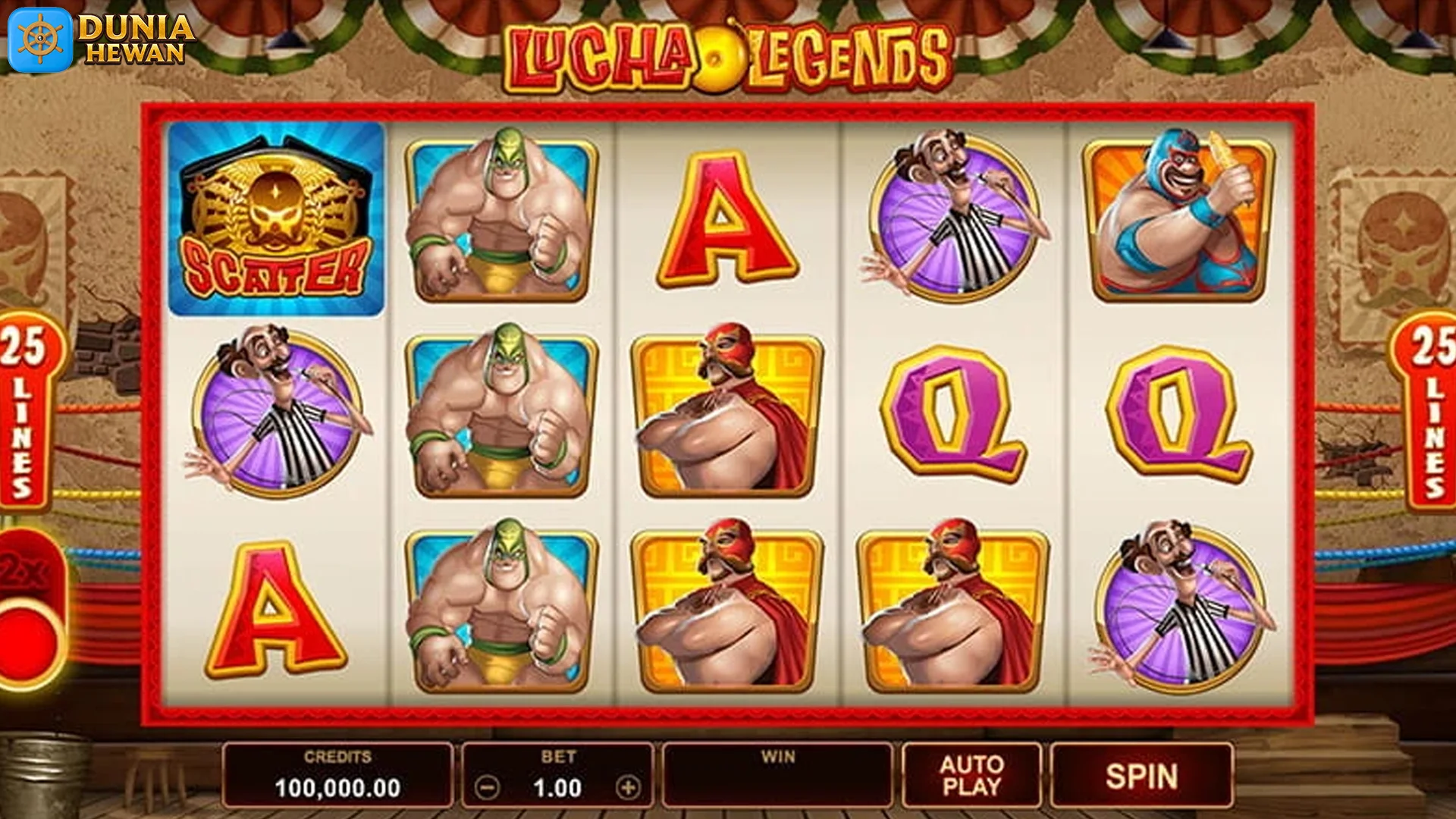This screenshot has height=819, width=1456.
Task: Open the Dunia Hewan logo link
Action: coord(101,39)
